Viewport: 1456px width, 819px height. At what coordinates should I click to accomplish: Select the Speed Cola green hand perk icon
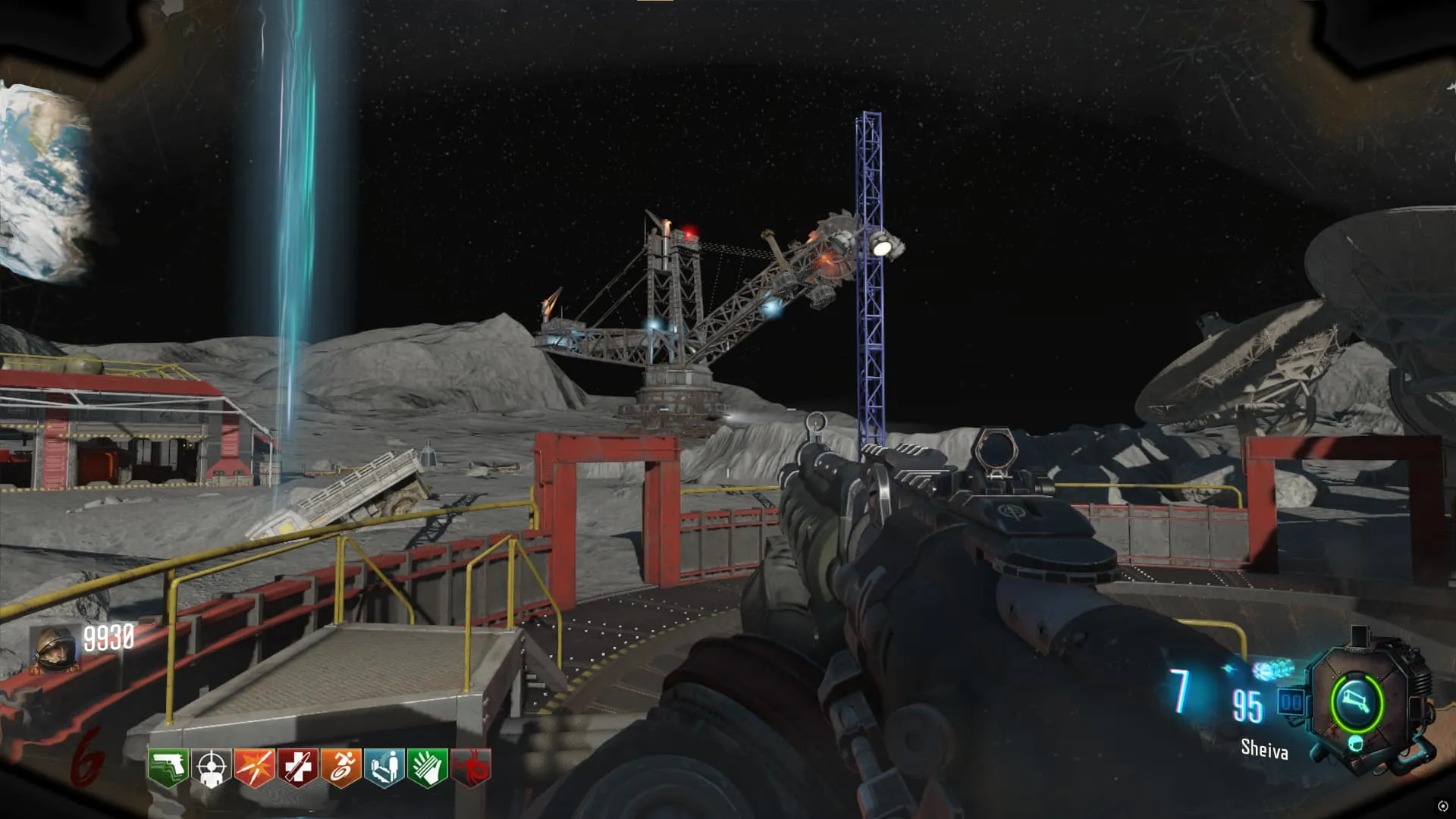point(428,767)
